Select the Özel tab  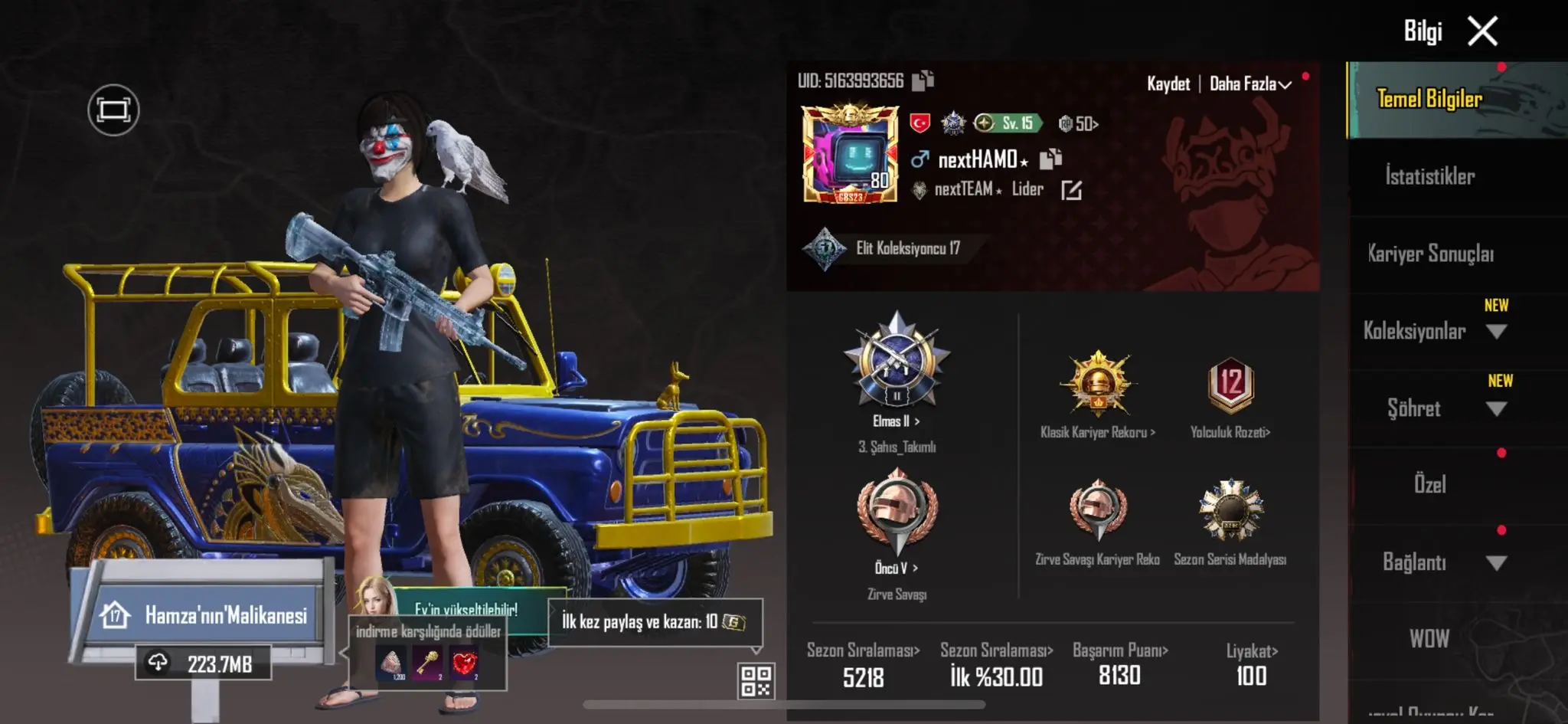coord(1429,484)
